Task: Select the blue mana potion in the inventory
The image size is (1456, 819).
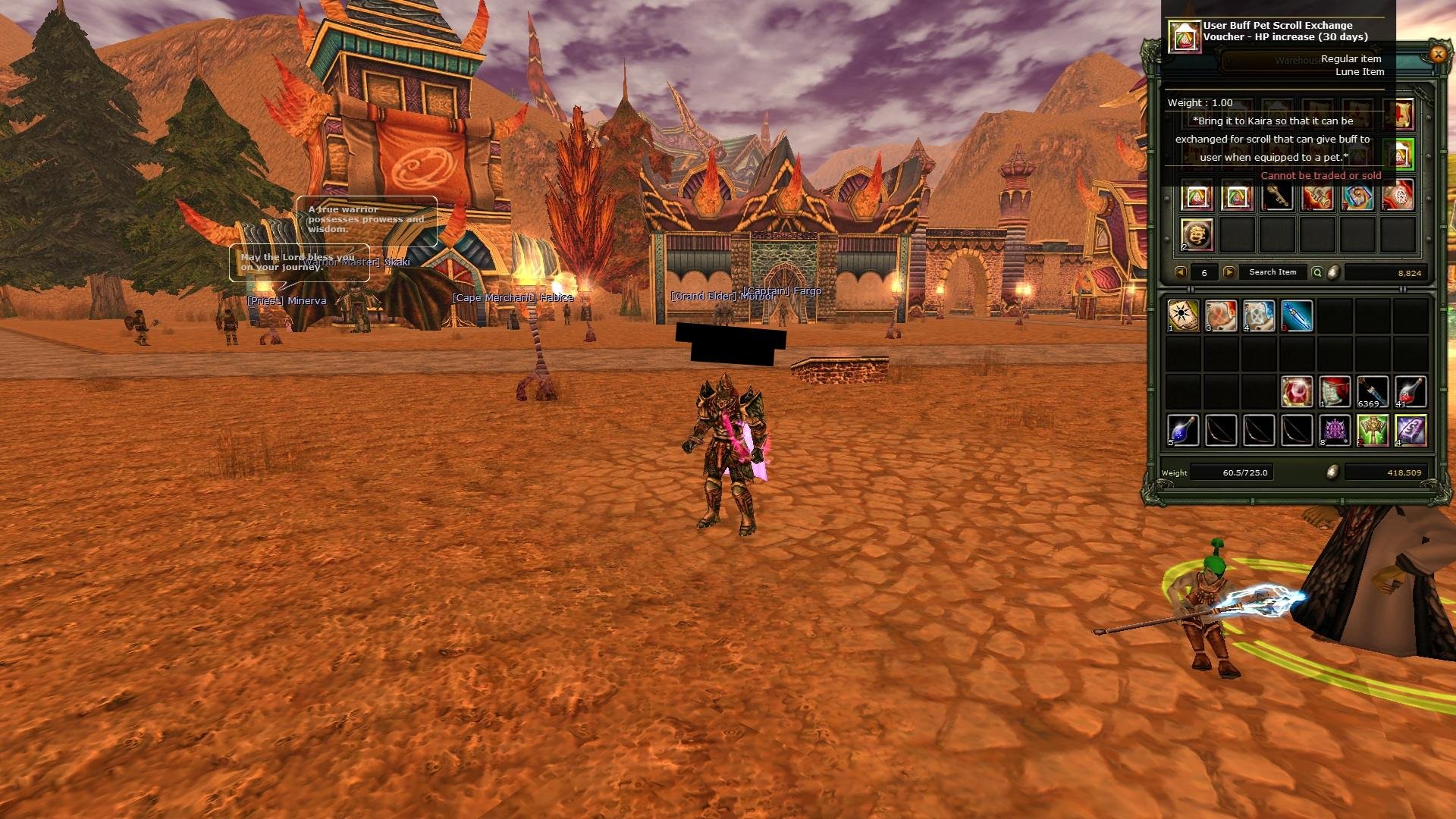Action: (x=1183, y=431)
